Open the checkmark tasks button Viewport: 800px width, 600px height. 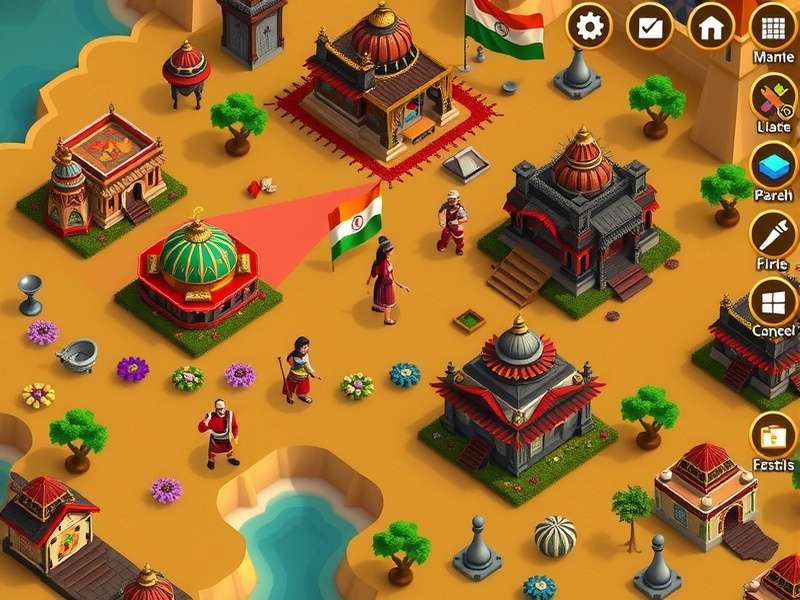point(650,27)
